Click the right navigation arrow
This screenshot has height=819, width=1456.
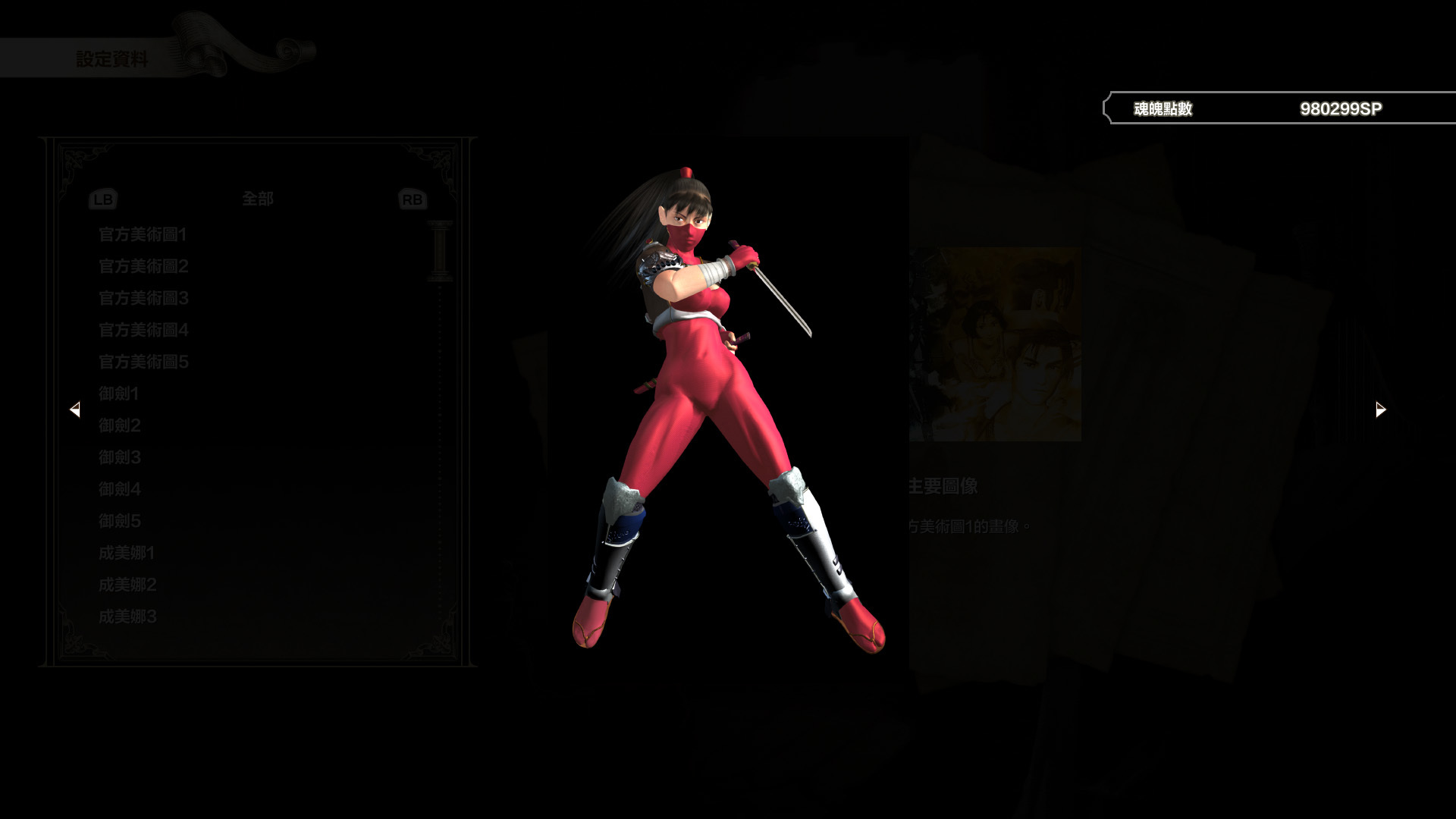click(1379, 409)
